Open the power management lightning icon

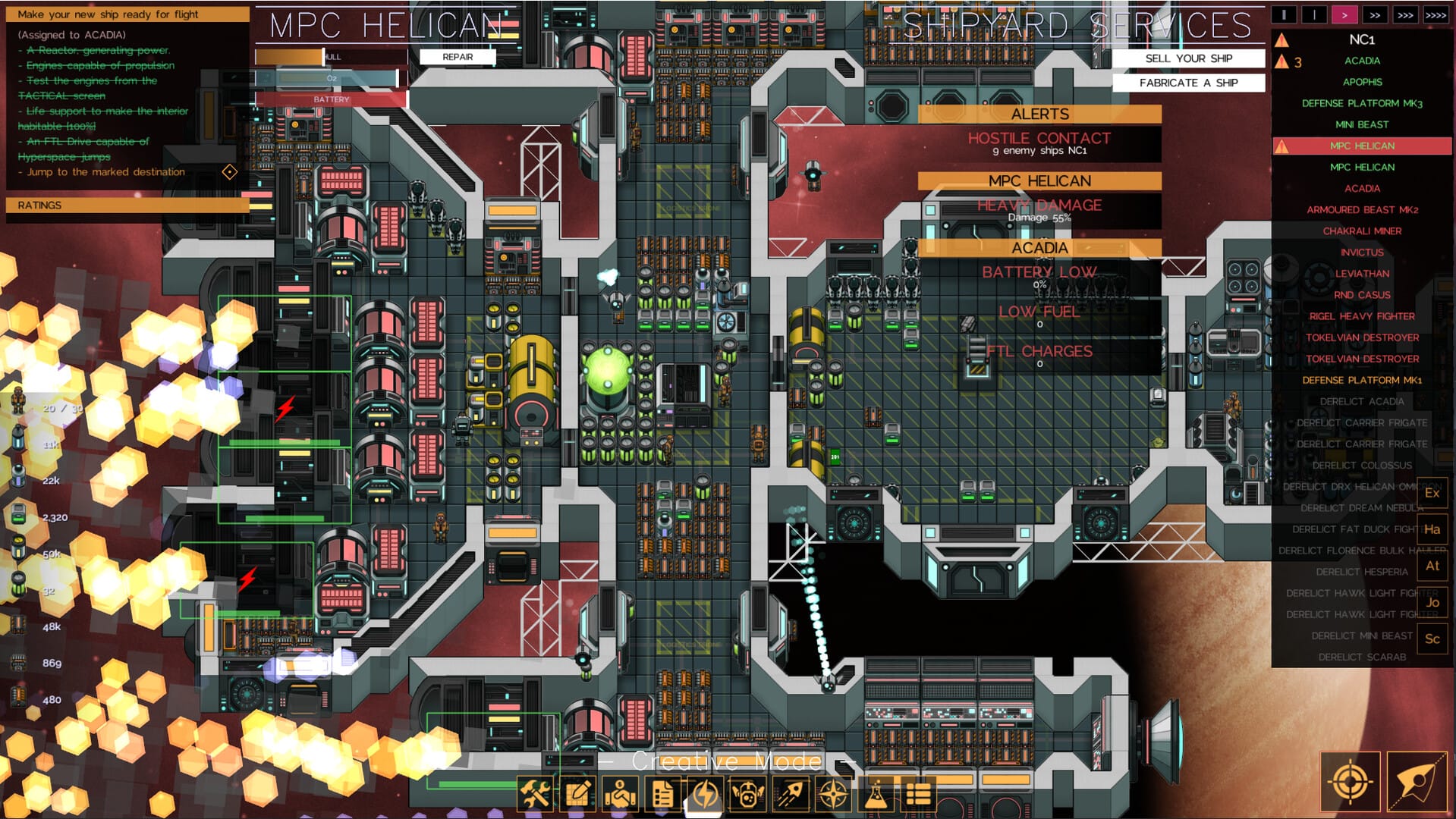pyautogui.click(x=705, y=794)
